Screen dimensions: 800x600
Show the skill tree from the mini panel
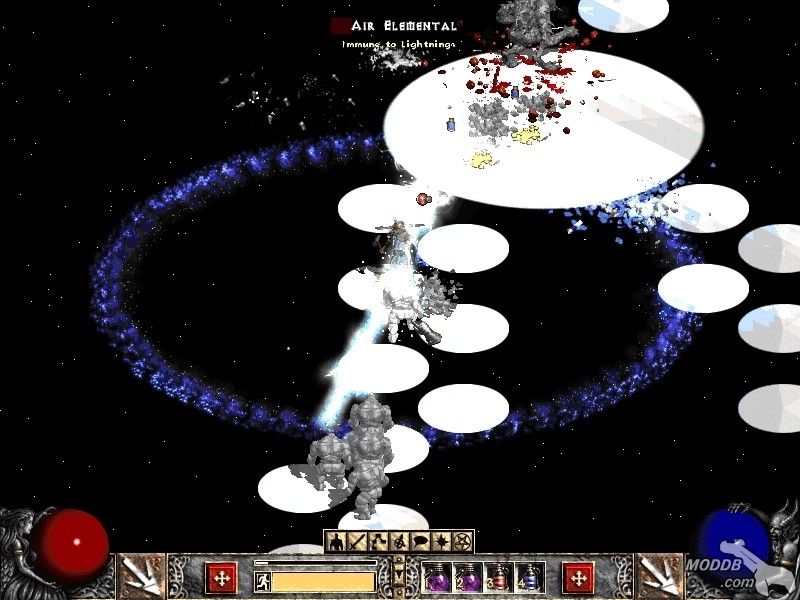point(378,542)
